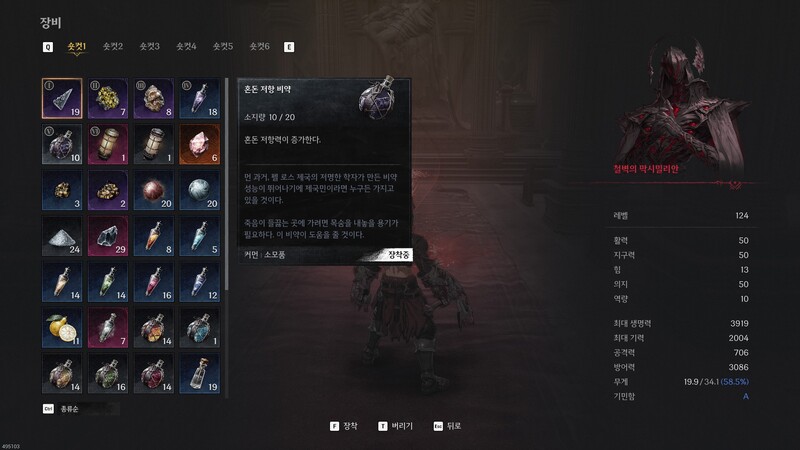Click the 종류순 sort-by-type button
Screen dimensions: 800x450
(x=70, y=408)
